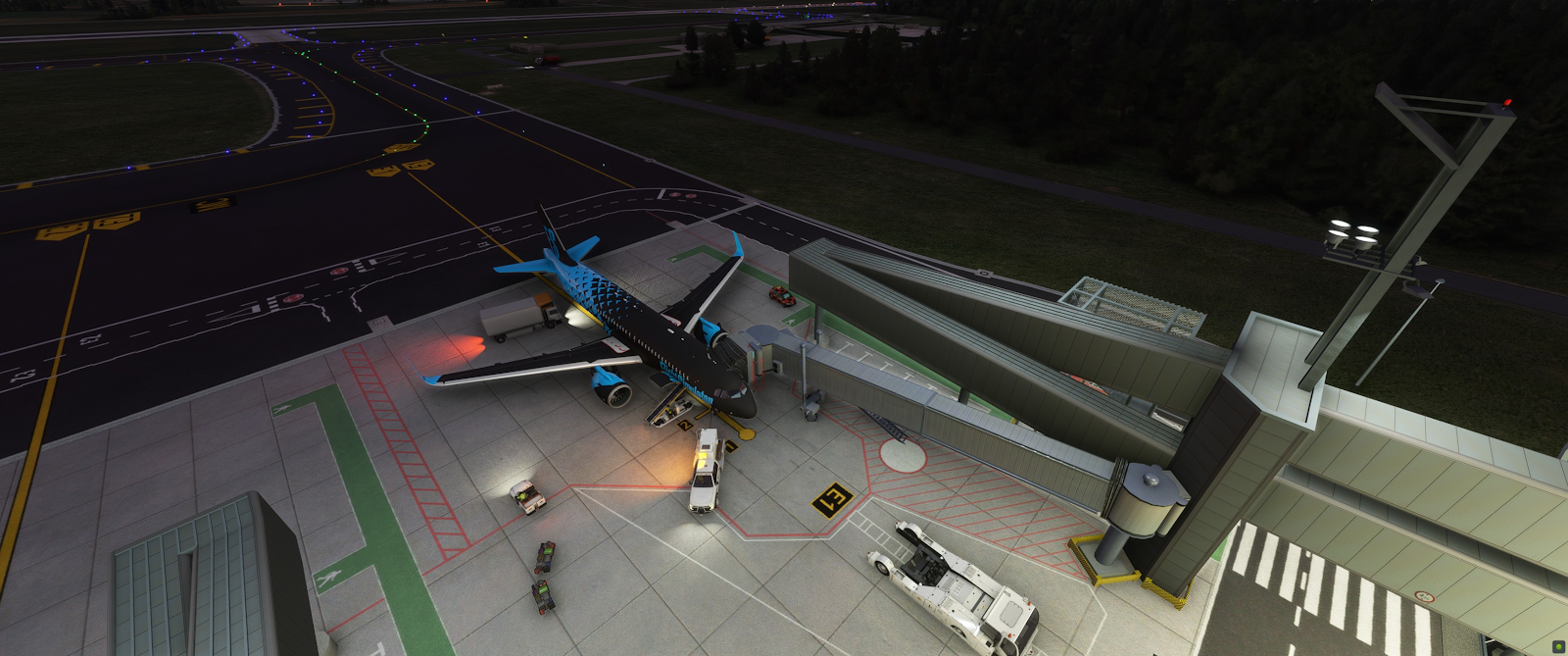The image size is (1568, 656).
Task: Click the green dot overlay indicator icon
Action: click(1558, 646)
